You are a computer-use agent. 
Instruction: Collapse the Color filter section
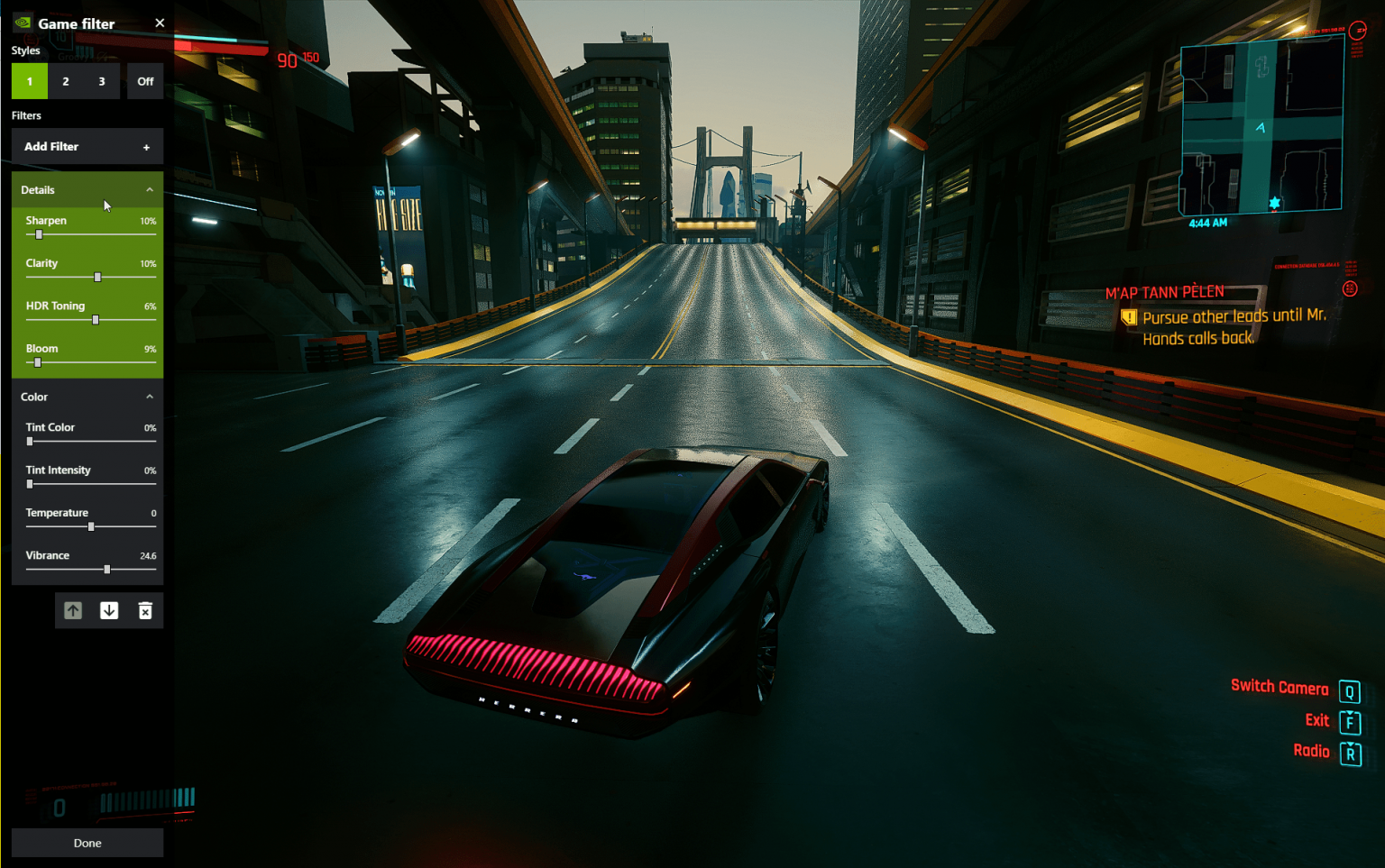[149, 396]
